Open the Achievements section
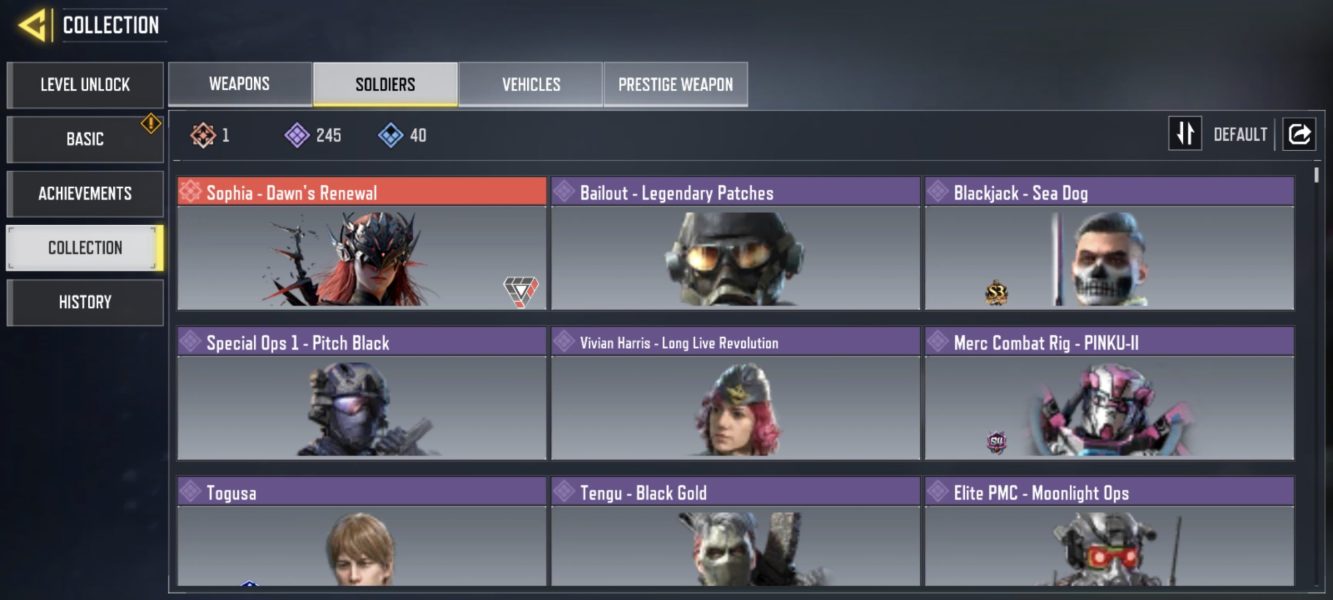This screenshot has height=600, width=1333. [85, 193]
